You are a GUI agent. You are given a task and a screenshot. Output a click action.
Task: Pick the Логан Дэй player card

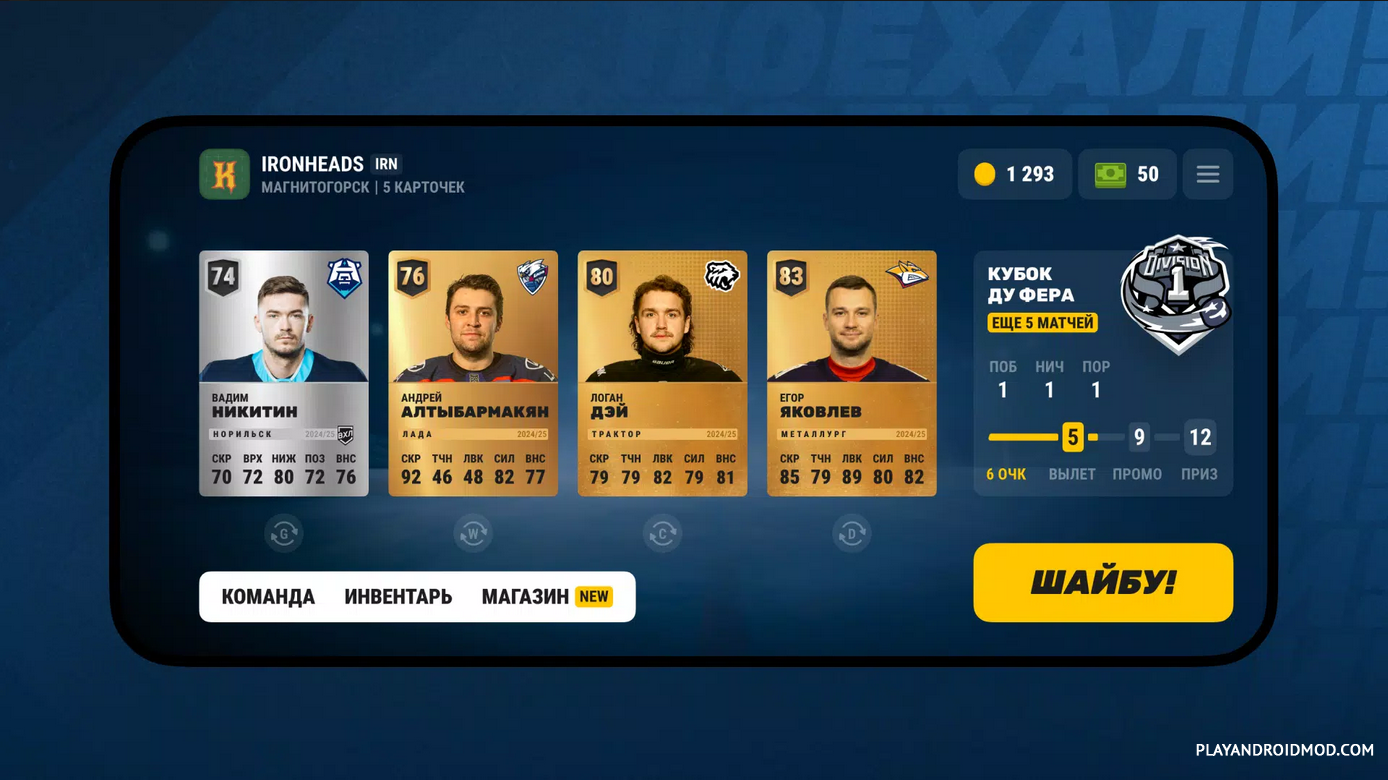point(662,373)
